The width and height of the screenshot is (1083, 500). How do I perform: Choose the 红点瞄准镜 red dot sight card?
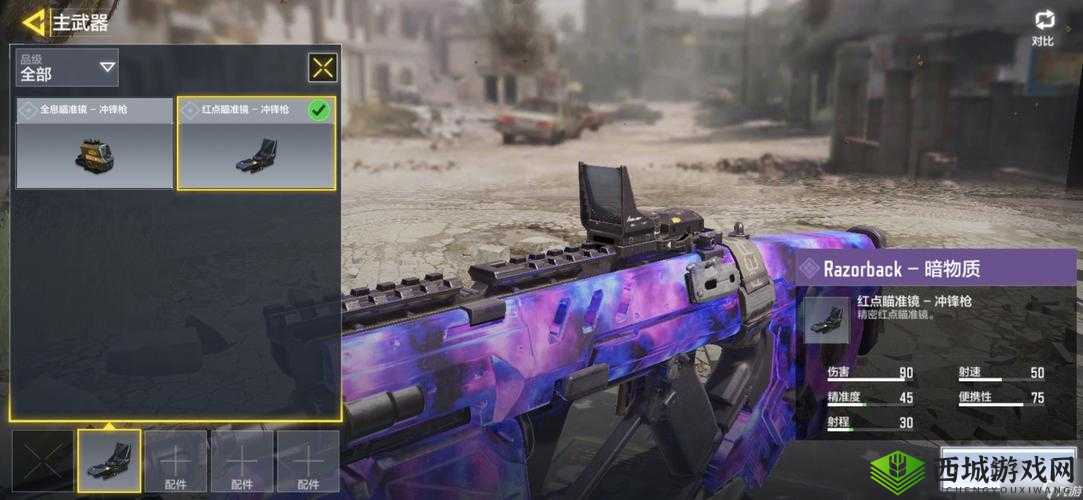click(256, 143)
